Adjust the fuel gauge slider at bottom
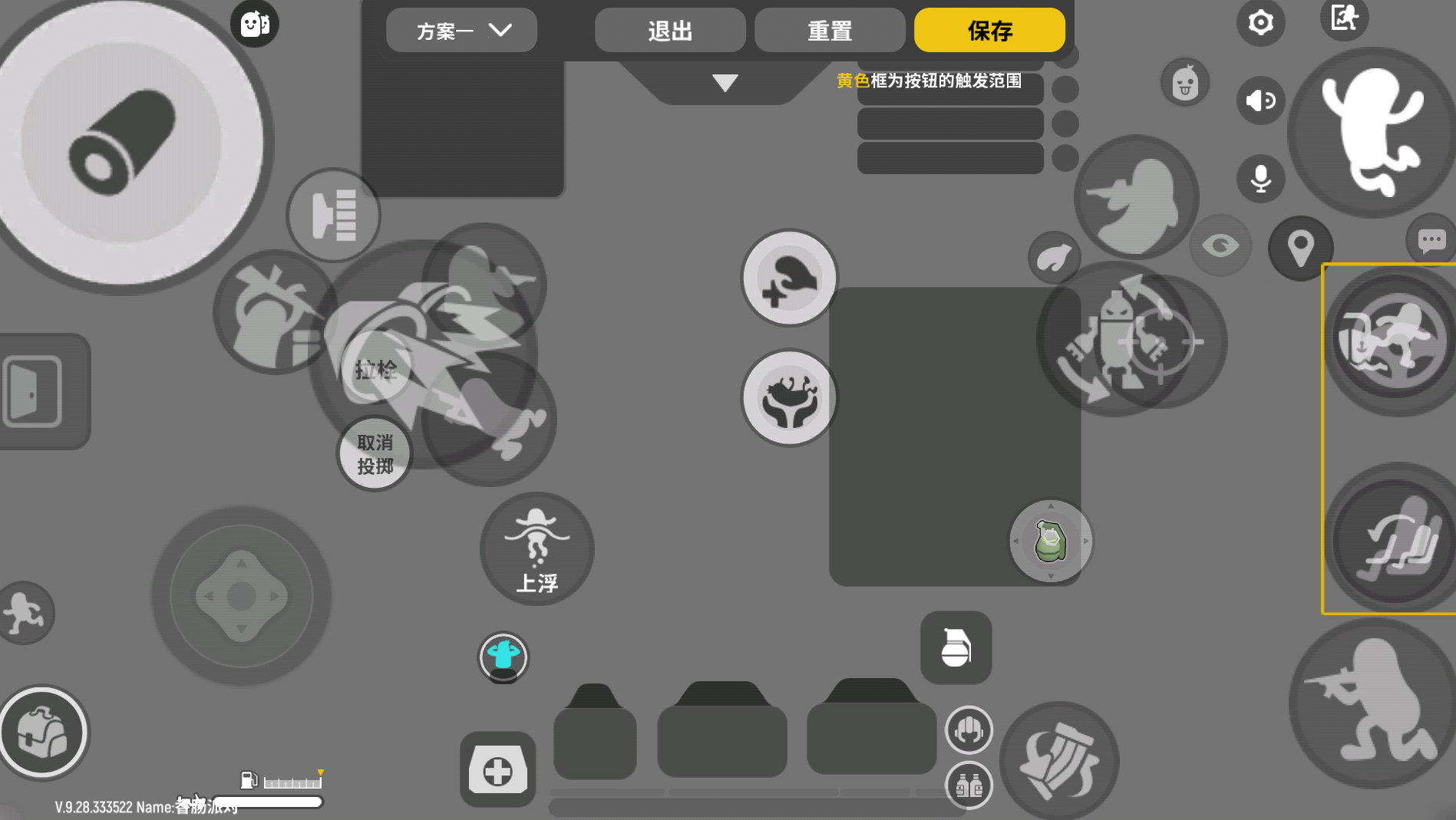Screen dimensions: 1456x820 (292, 782)
